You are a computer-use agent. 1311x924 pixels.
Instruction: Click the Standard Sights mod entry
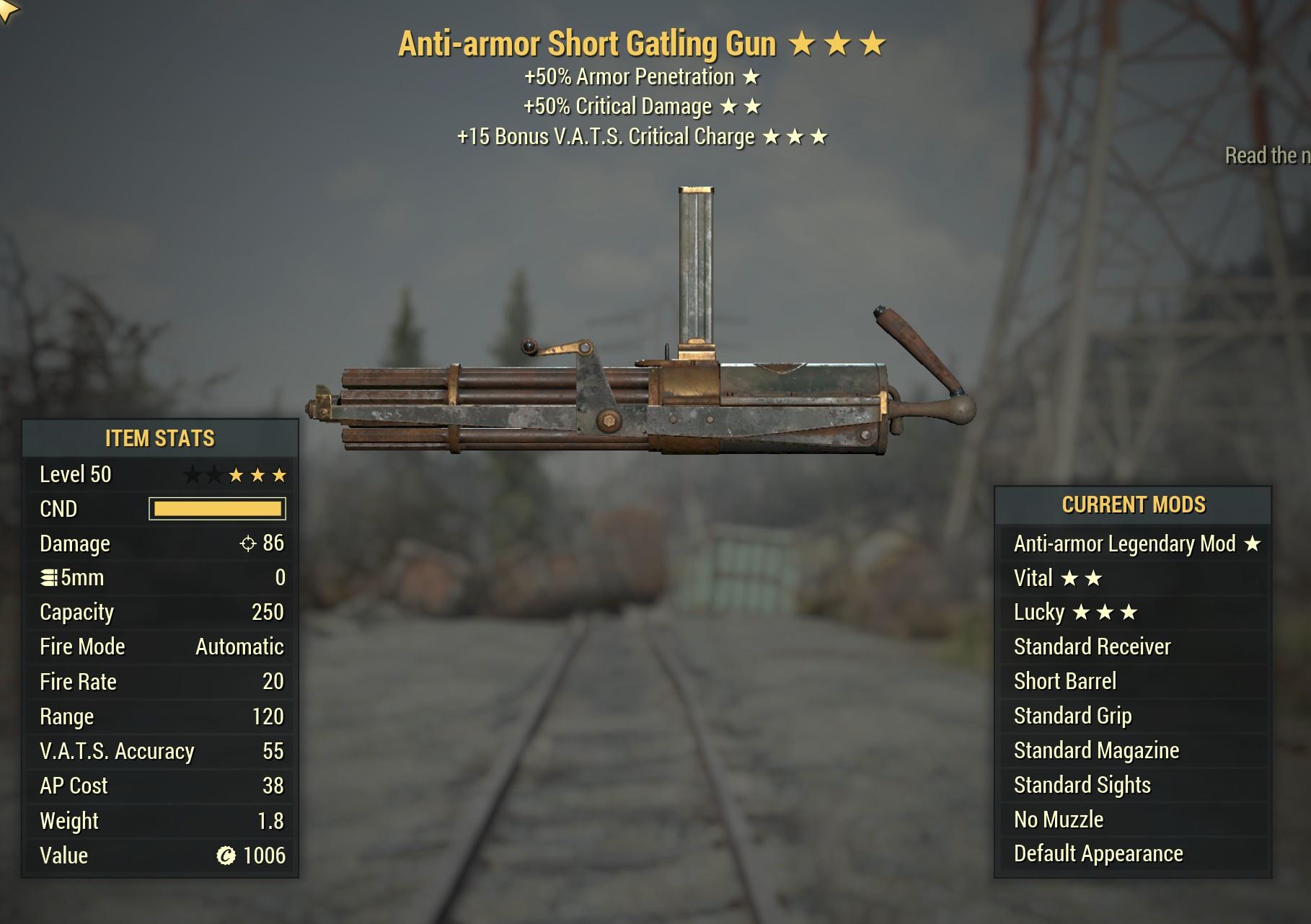pos(1132,785)
